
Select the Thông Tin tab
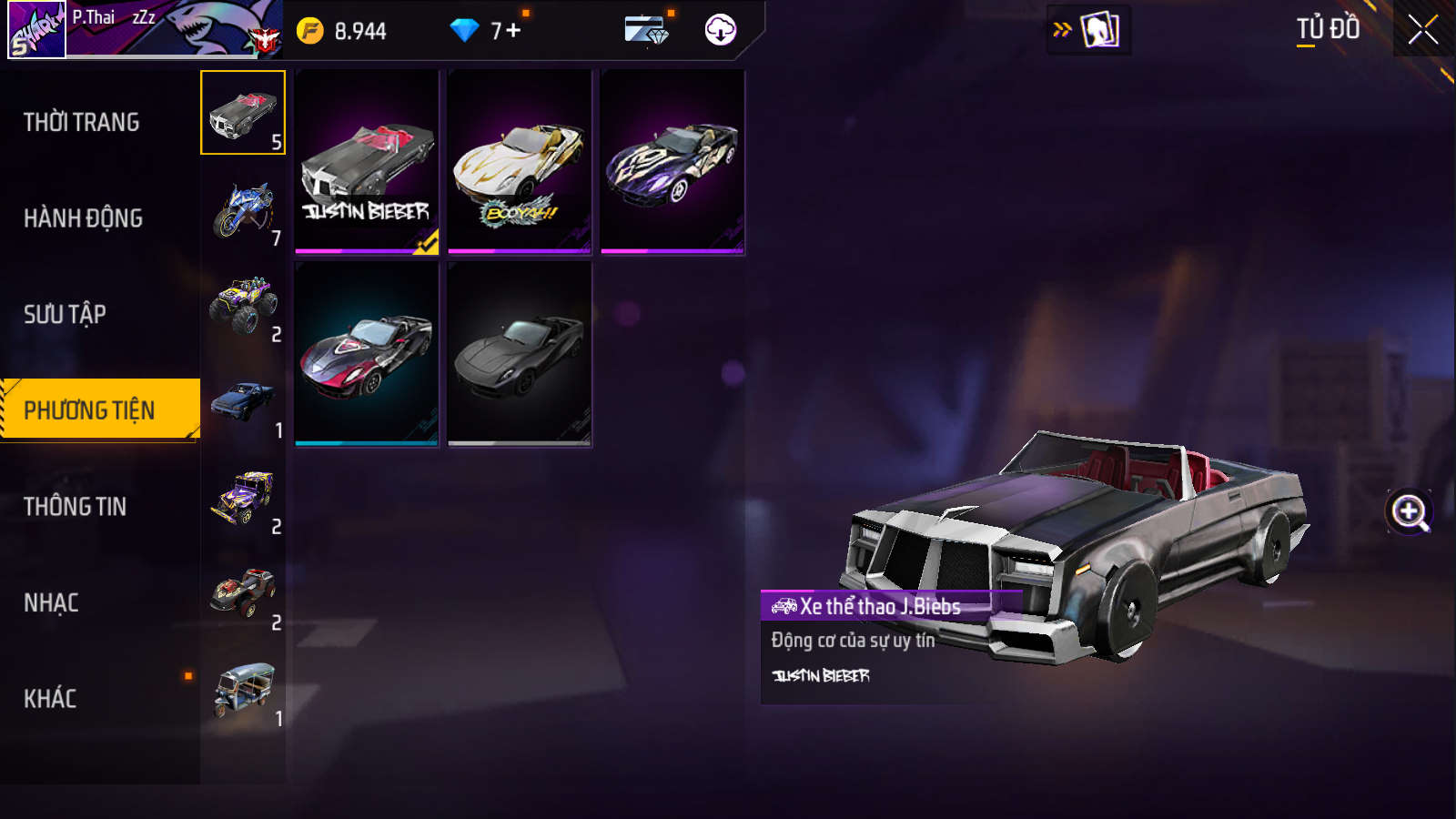tap(76, 507)
